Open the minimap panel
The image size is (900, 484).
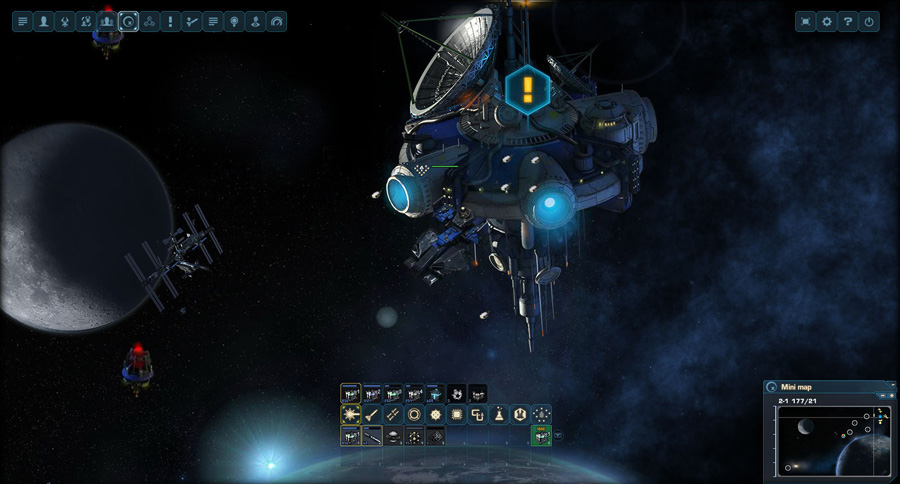[772, 387]
